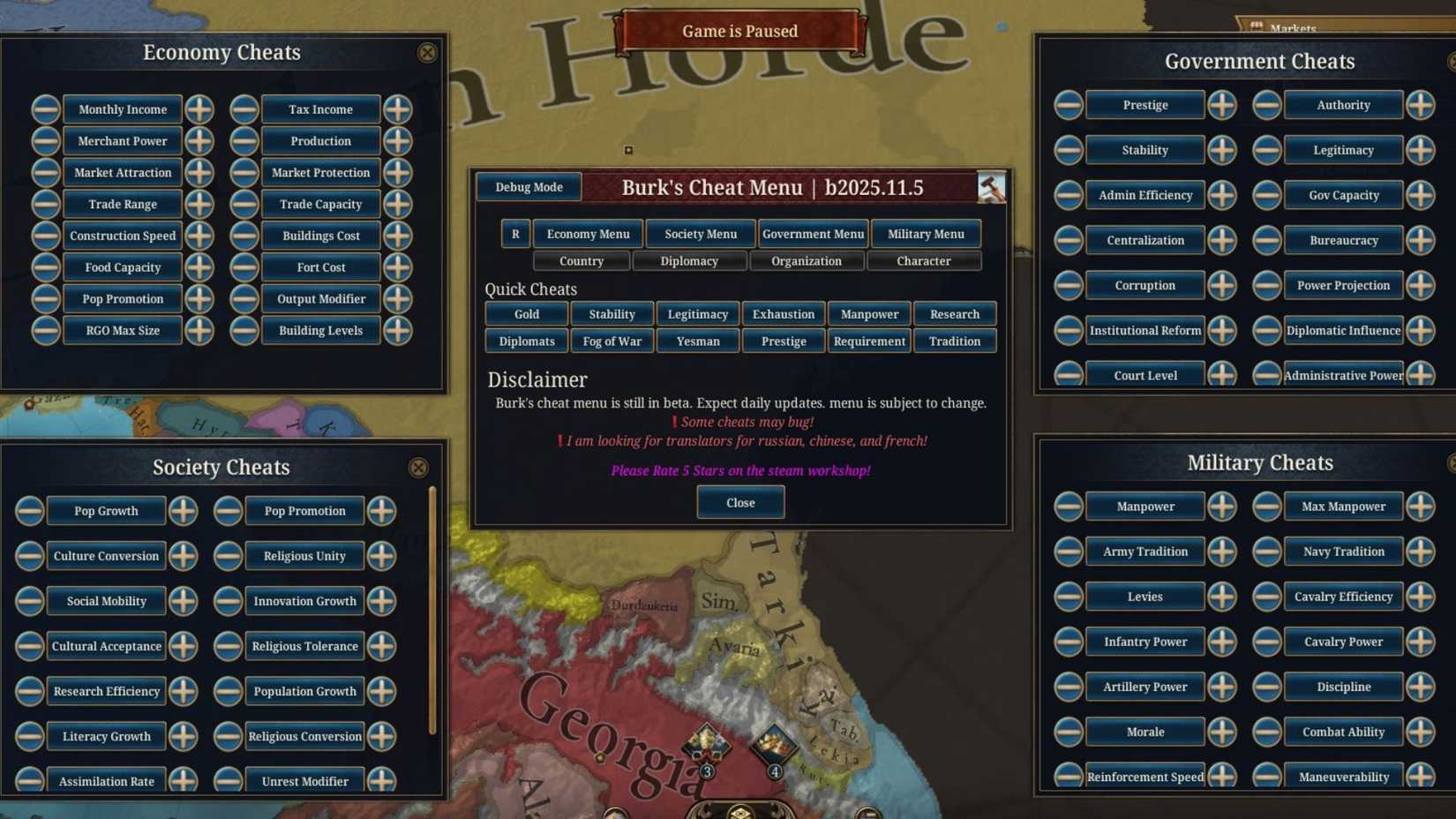Click the minus icon to decrease Tax Income
The image size is (1456, 819).
click(x=244, y=109)
